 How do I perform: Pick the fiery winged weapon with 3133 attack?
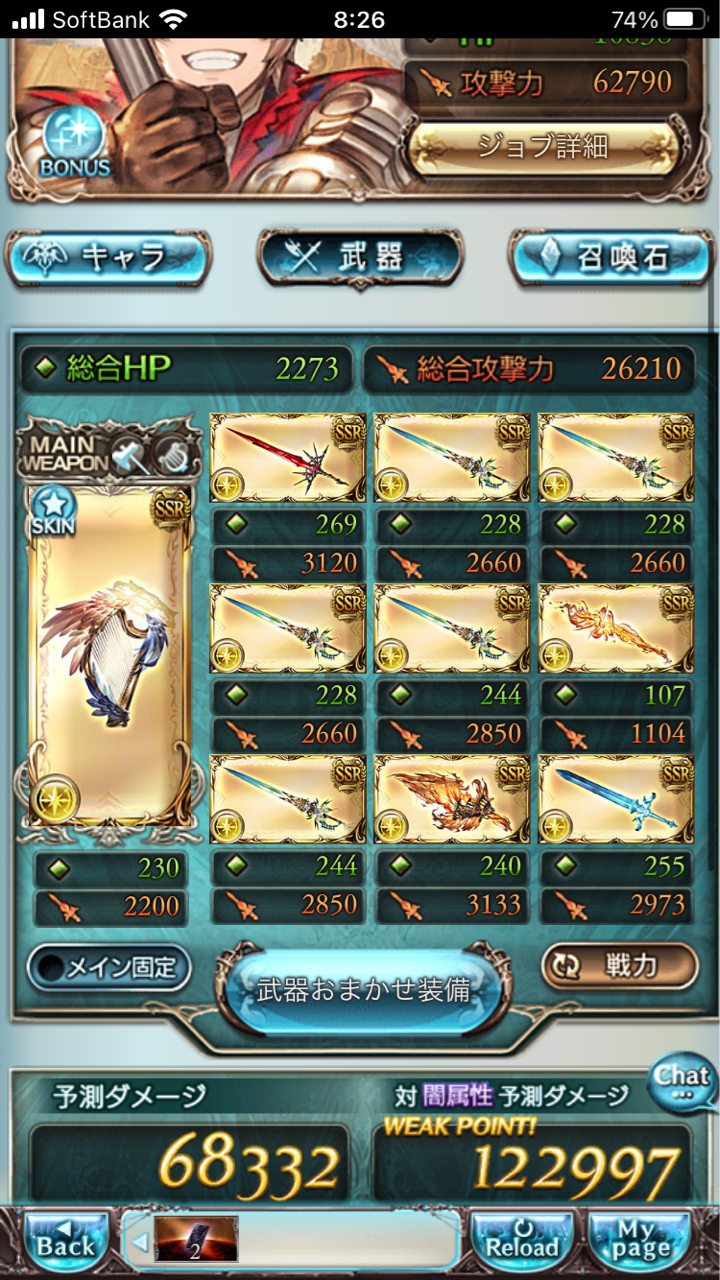click(450, 800)
